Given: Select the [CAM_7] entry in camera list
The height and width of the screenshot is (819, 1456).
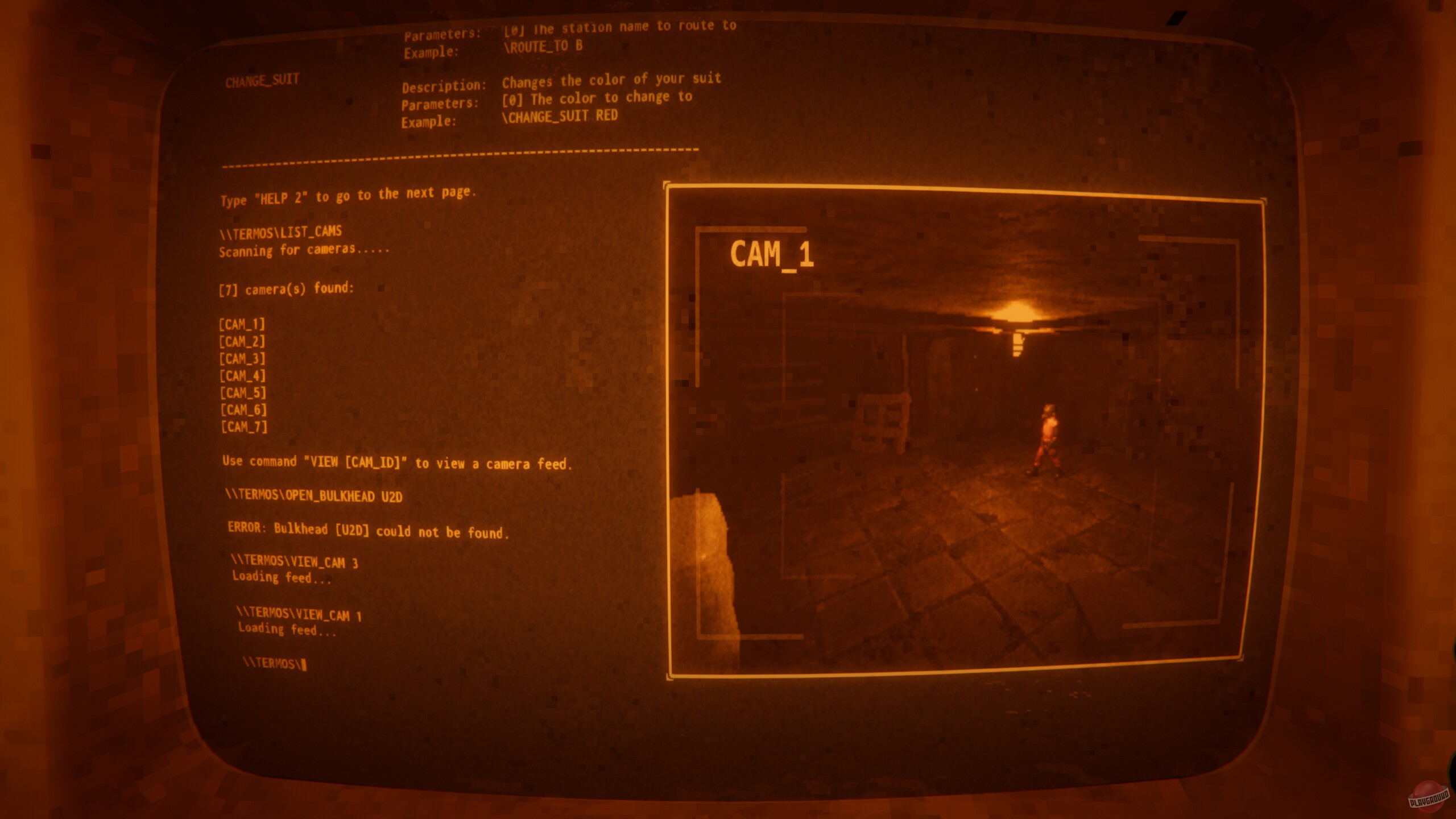Looking at the screenshot, I should 243,425.
